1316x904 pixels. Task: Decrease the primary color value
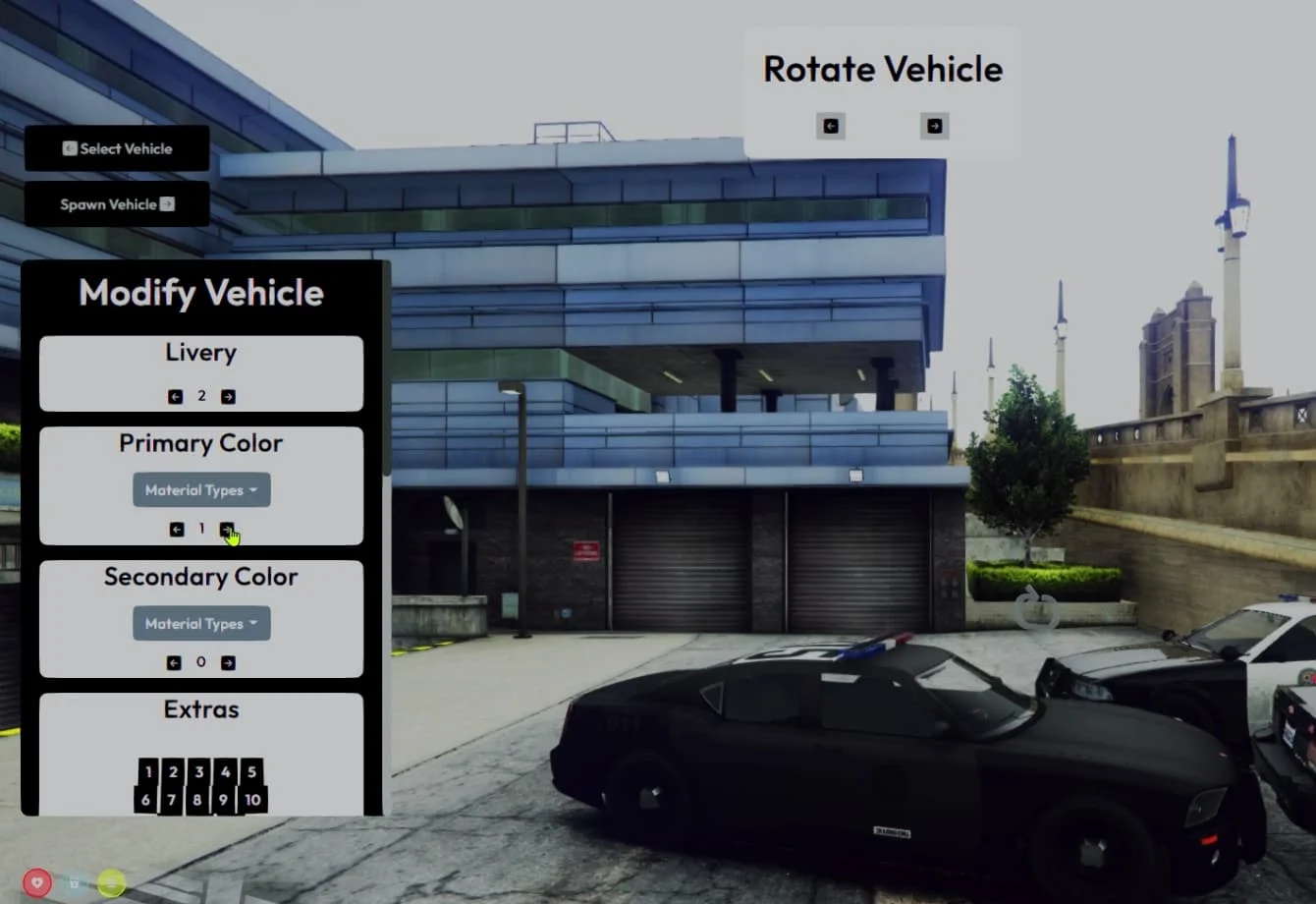(x=177, y=530)
